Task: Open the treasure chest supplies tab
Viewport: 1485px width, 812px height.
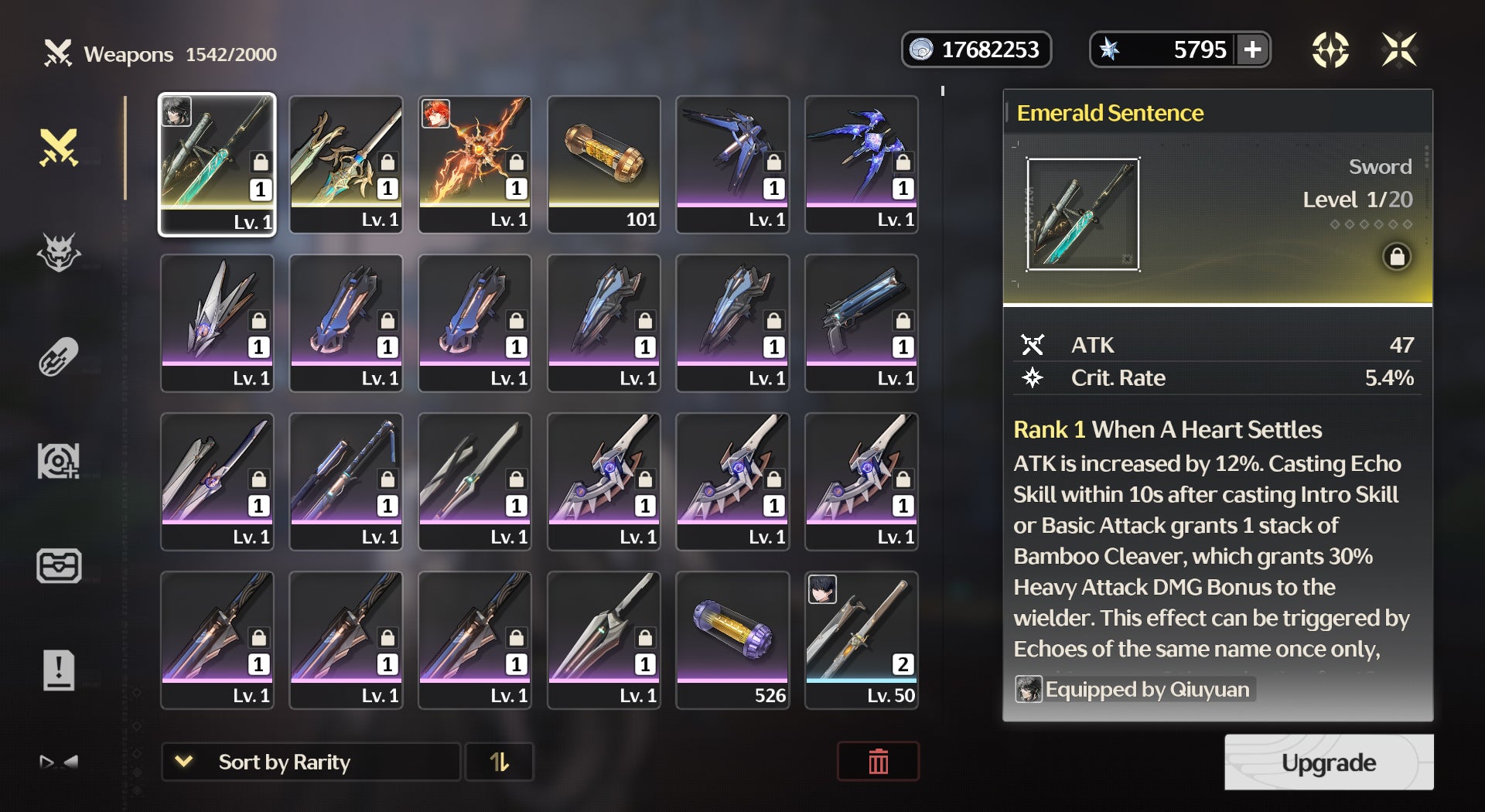Action: 59,565
